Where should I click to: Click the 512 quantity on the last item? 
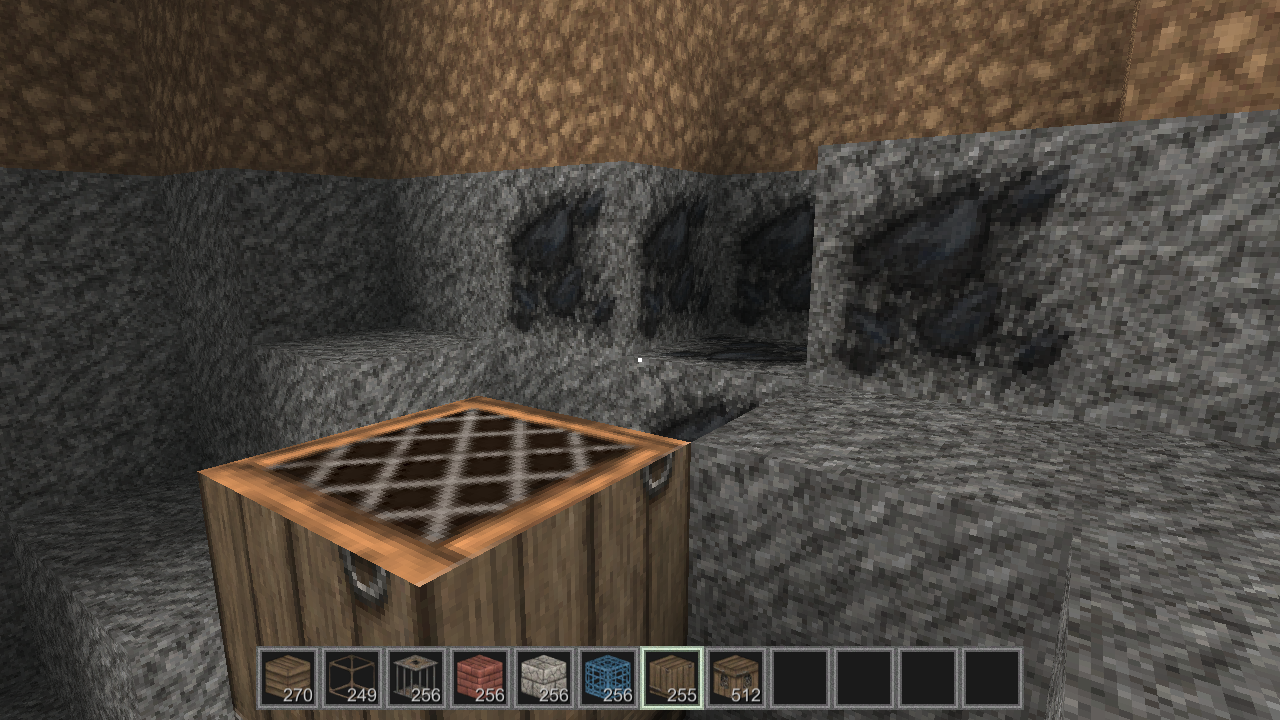(x=748, y=692)
